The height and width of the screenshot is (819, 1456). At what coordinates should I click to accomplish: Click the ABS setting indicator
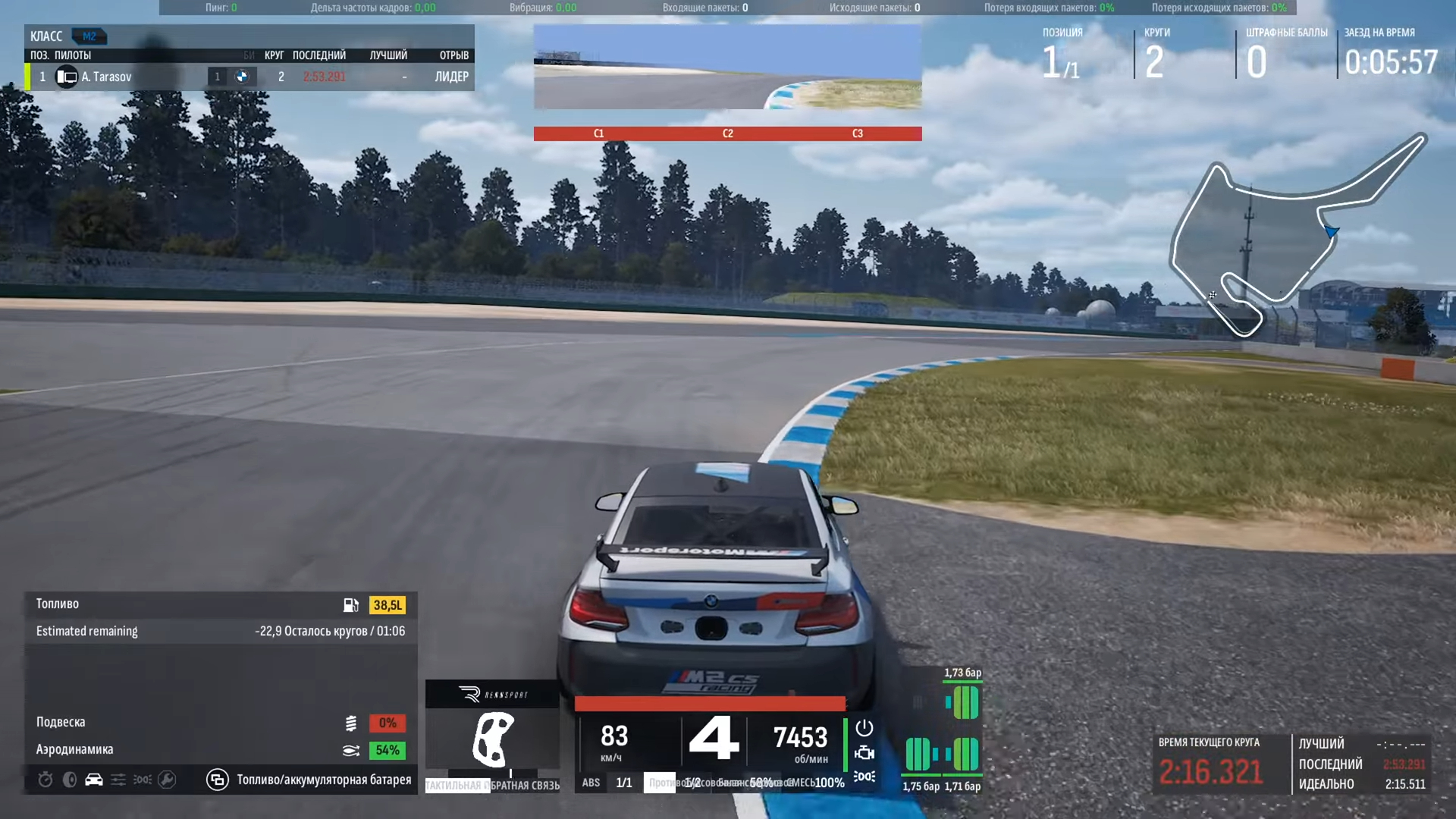tap(591, 783)
